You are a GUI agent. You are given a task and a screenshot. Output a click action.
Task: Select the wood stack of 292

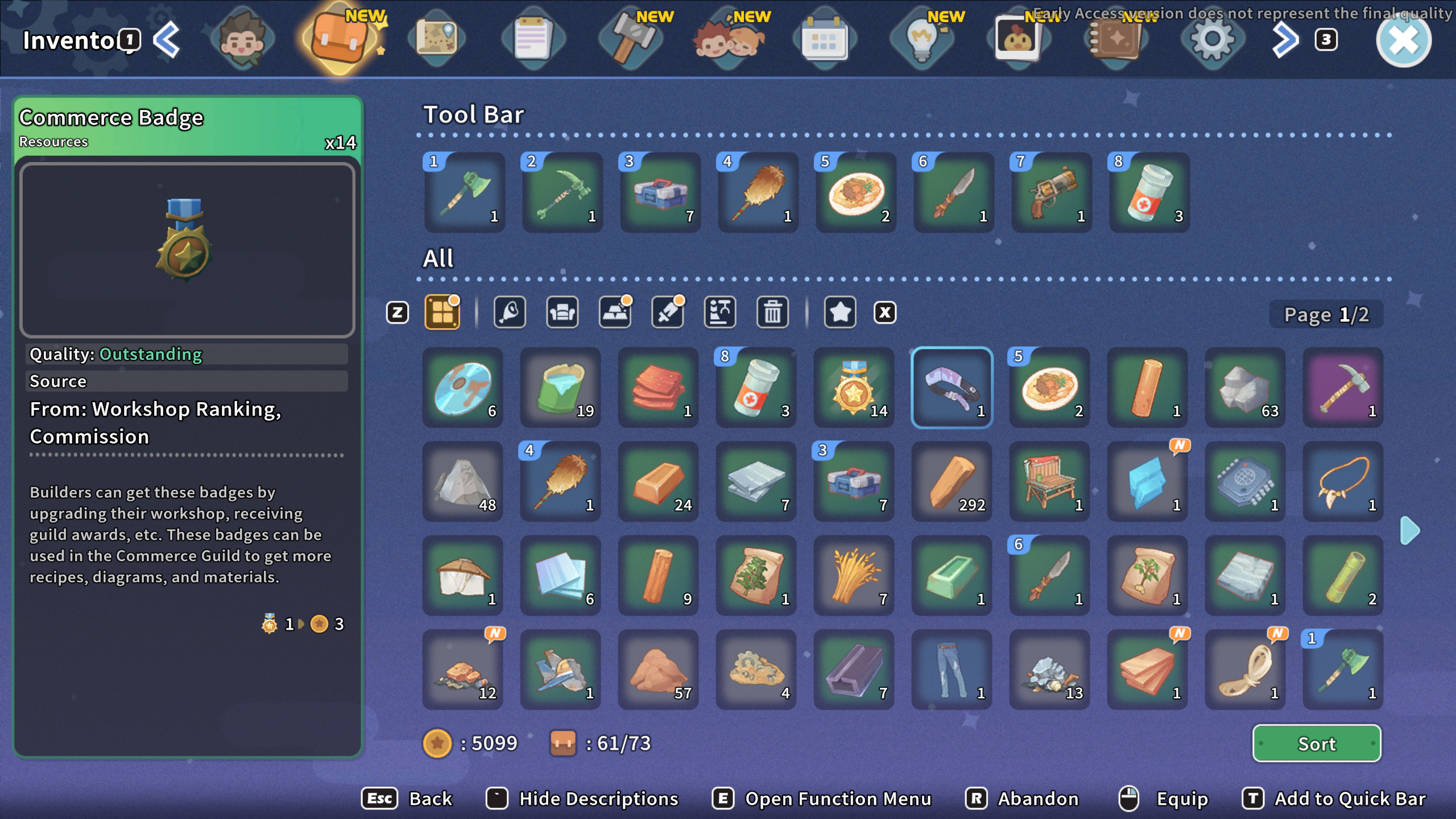pyautogui.click(x=952, y=482)
